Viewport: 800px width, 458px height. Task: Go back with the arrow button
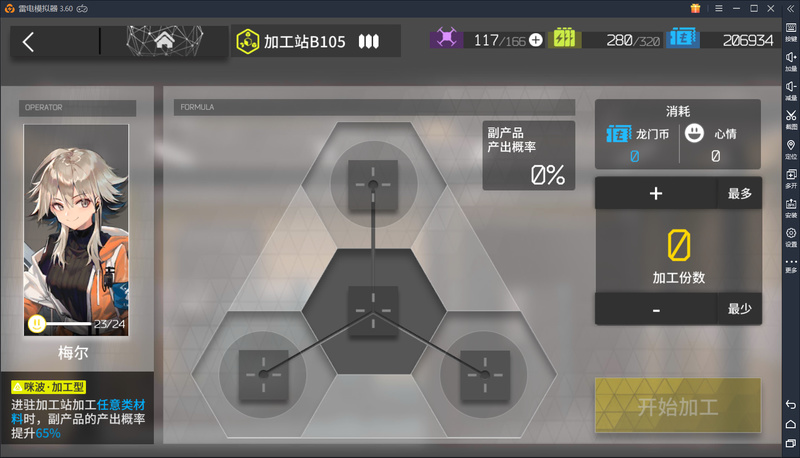coord(29,41)
